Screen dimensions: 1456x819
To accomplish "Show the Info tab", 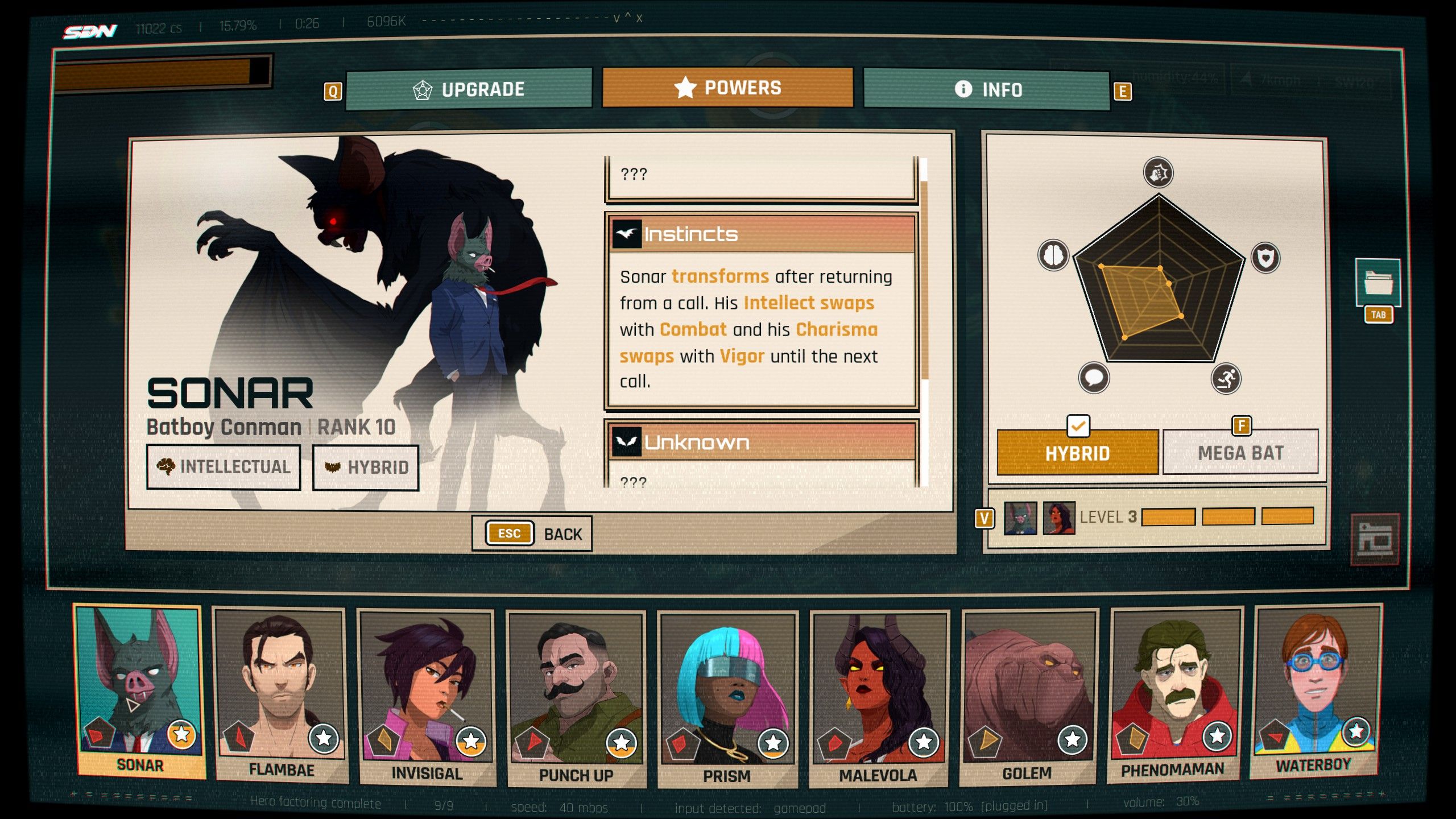I will point(987,89).
